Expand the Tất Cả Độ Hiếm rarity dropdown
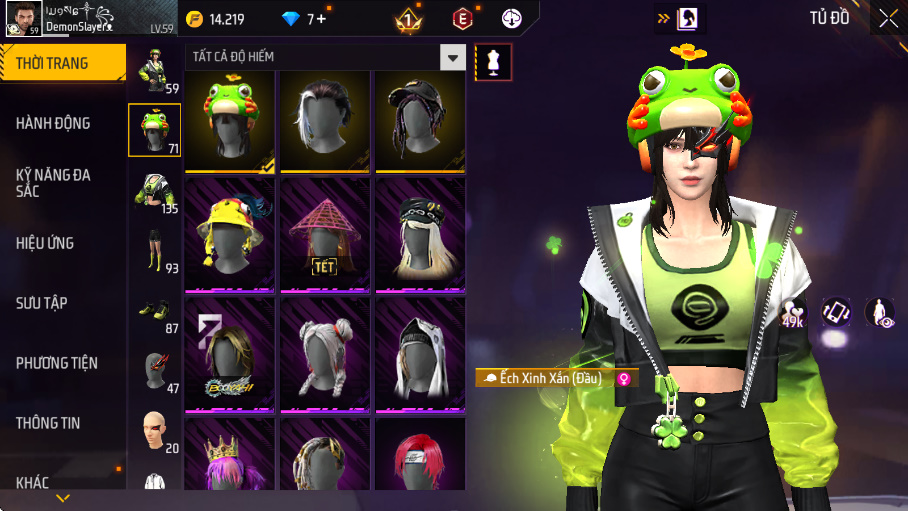 point(454,58)
